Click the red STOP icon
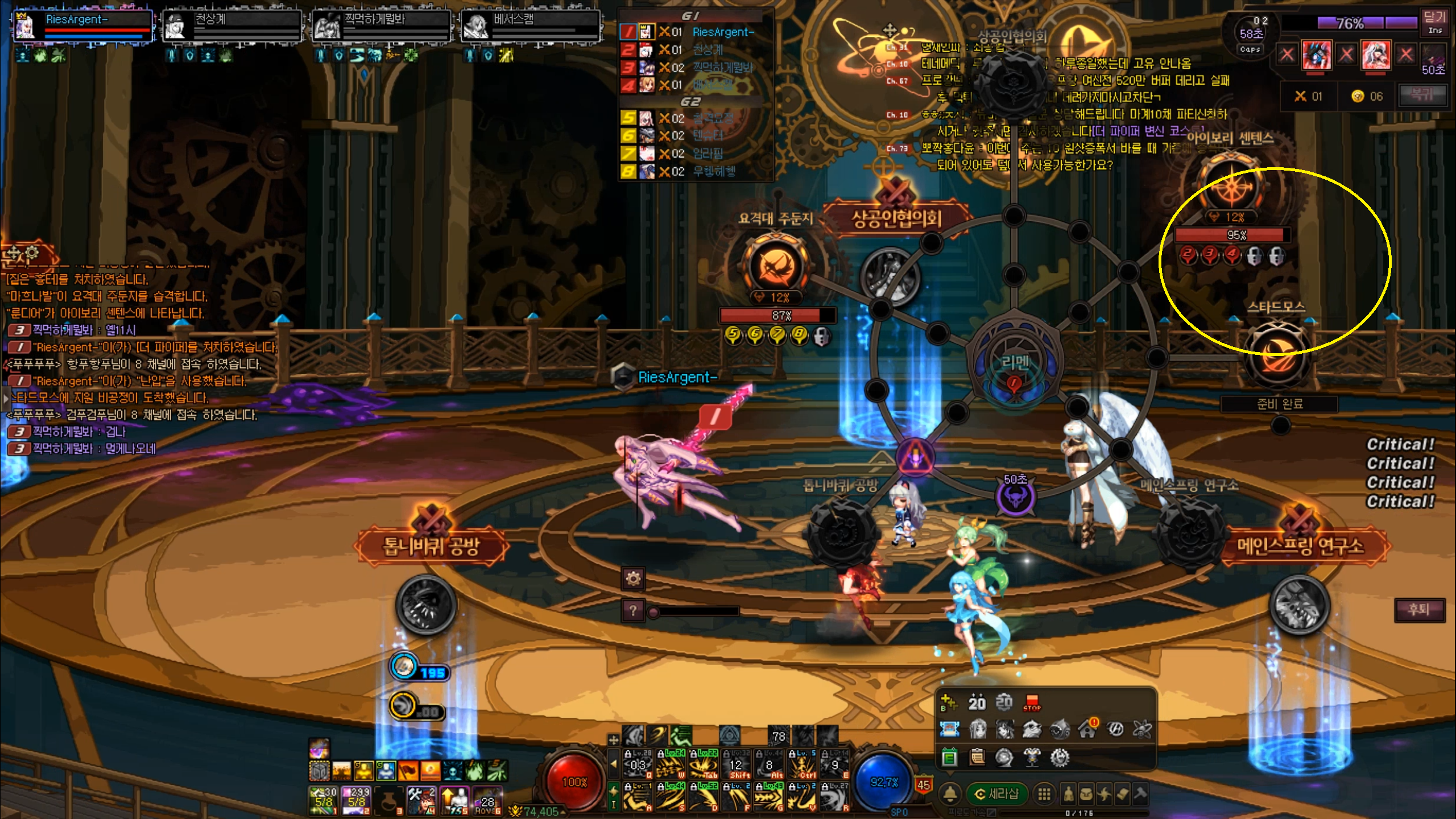Viewport: 1456px width, 819px height. 1032,703
